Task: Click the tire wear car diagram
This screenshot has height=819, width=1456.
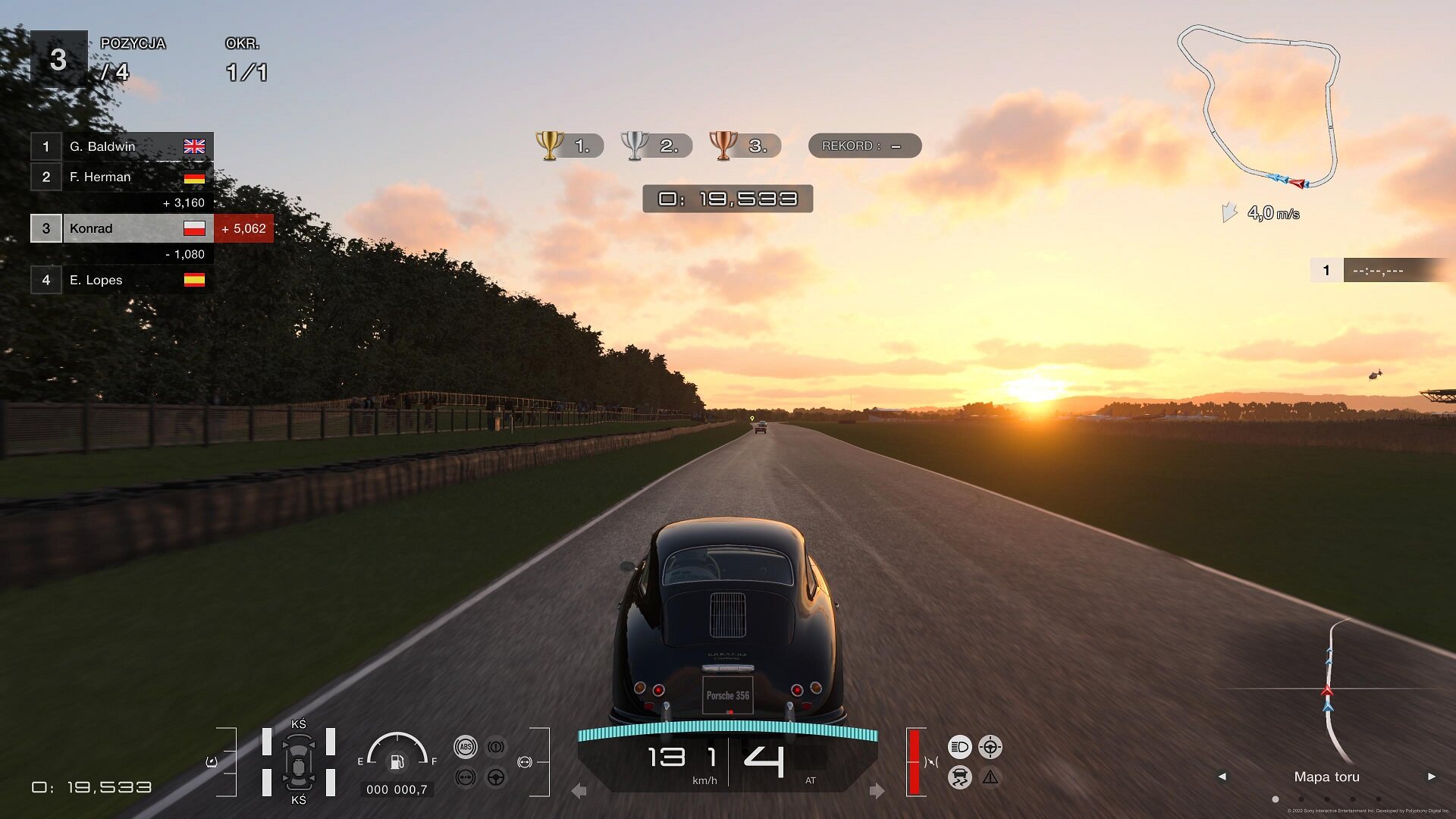Action: pos(299,762)
